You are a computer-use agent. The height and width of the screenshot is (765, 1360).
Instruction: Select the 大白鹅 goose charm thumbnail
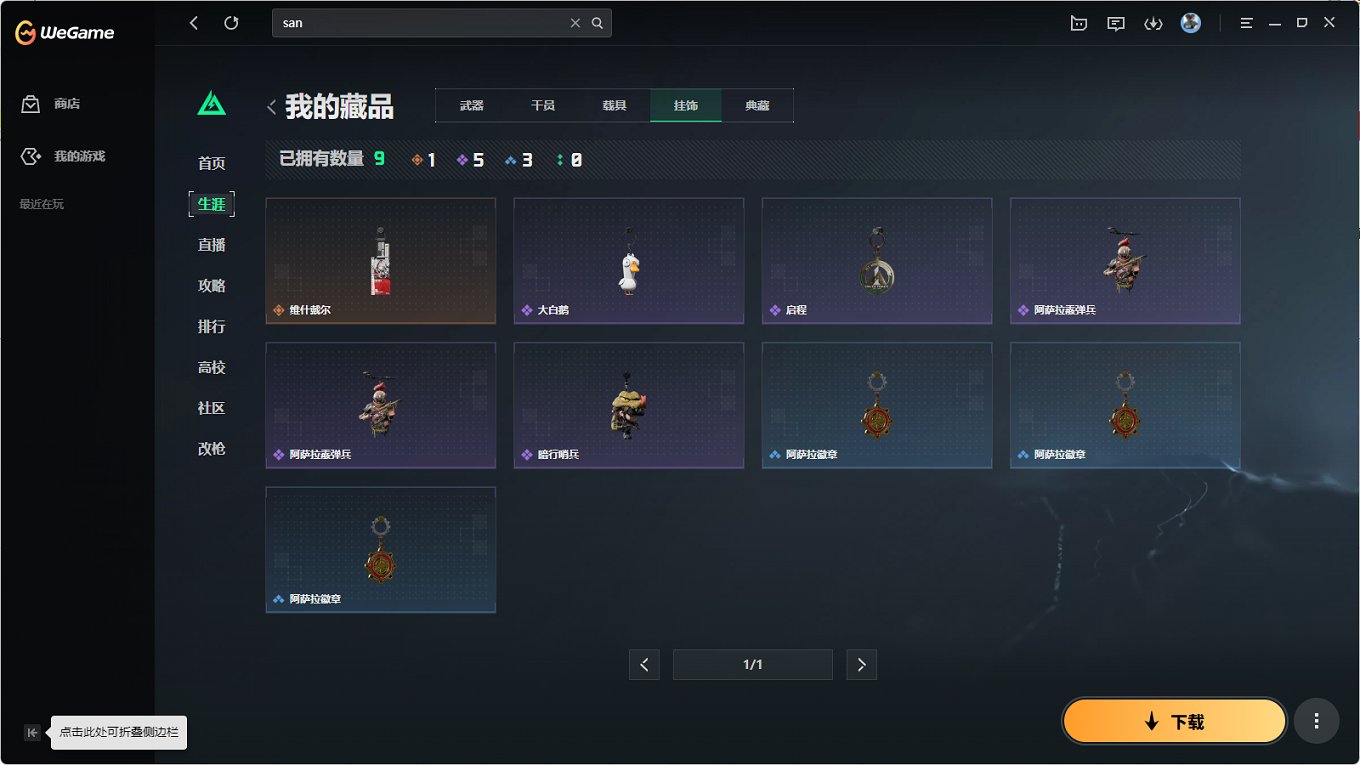pos(628,261)
